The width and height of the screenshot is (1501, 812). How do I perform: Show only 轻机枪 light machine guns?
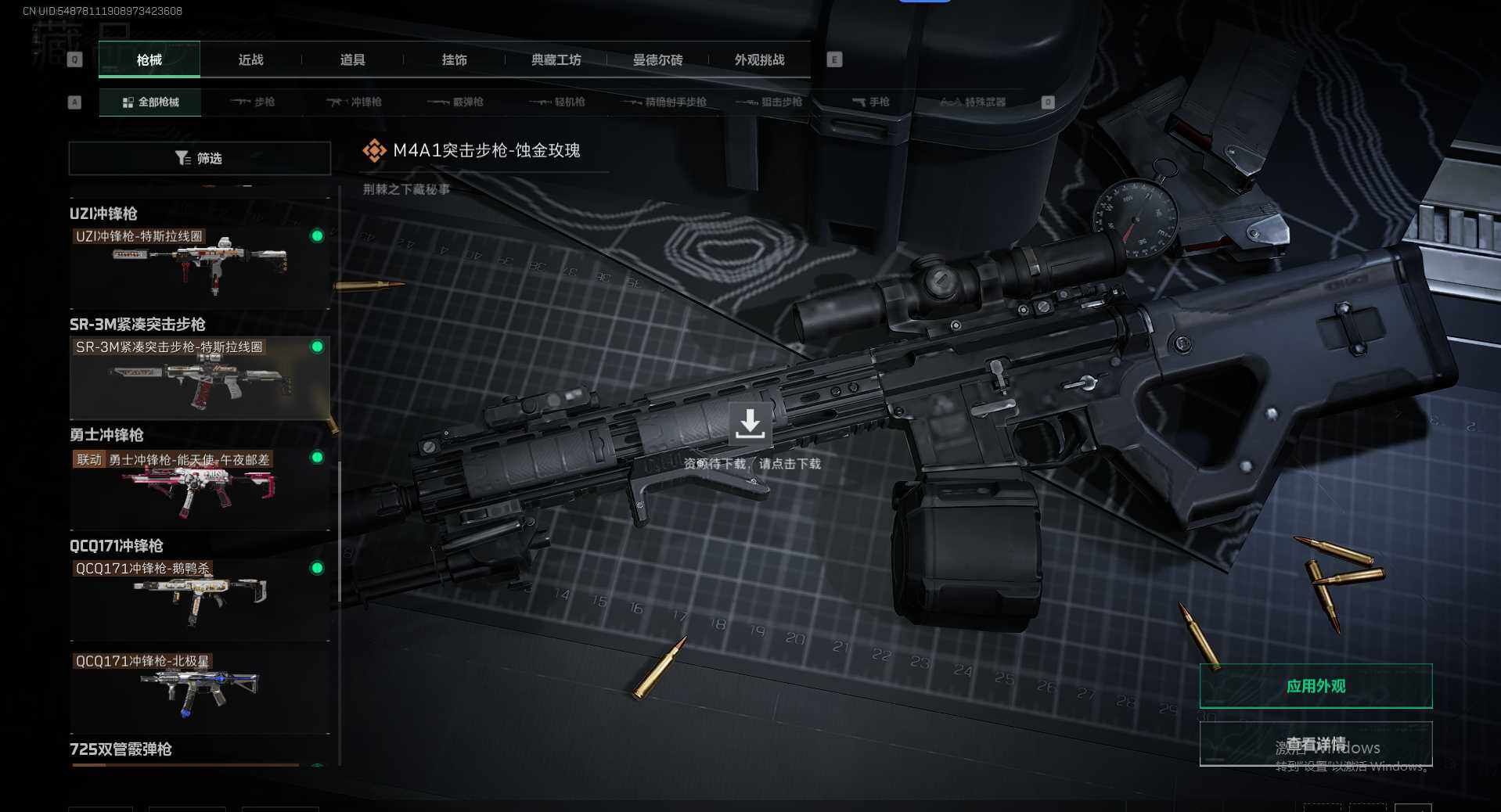(558, 102)
